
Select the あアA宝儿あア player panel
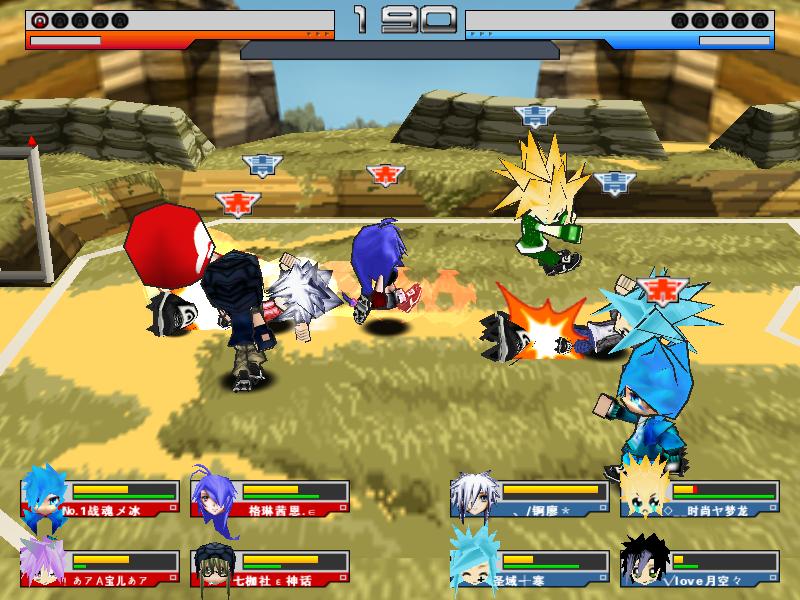(100, 567)
